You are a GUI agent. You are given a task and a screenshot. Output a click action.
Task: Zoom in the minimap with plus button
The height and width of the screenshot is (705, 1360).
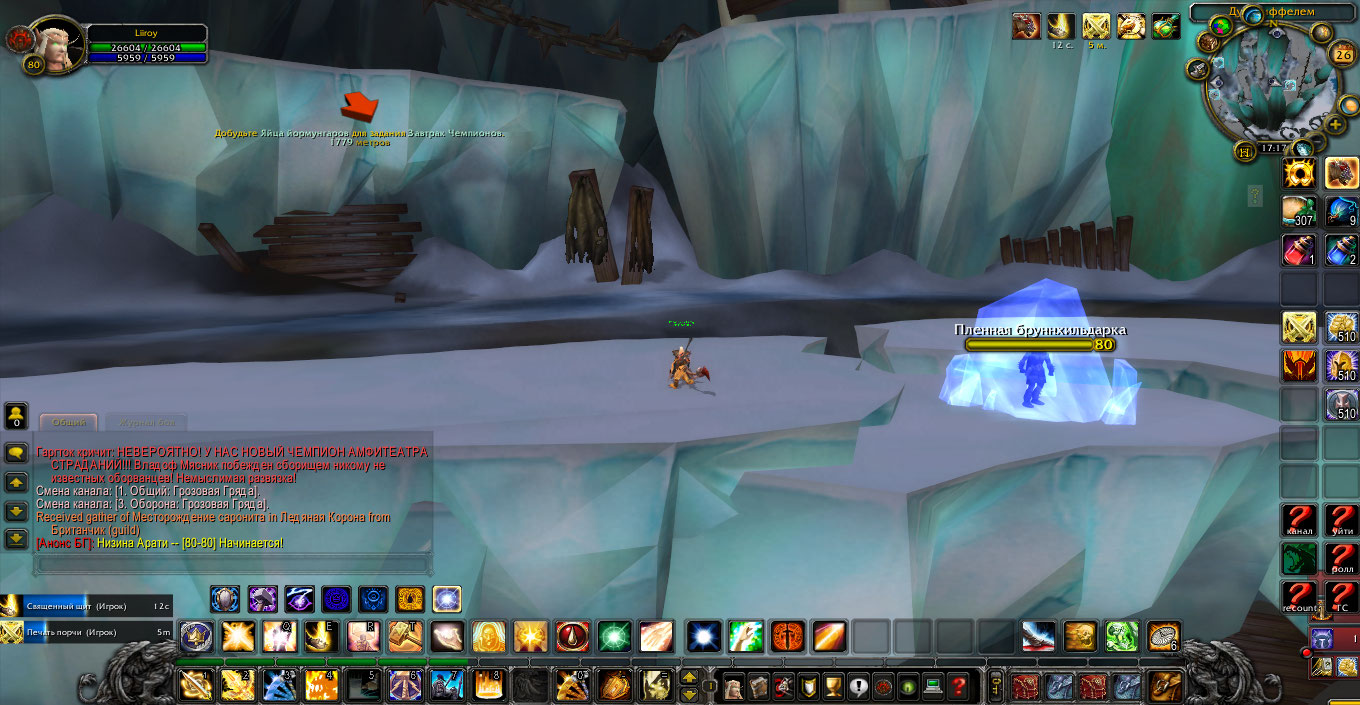pos(1336,125)
